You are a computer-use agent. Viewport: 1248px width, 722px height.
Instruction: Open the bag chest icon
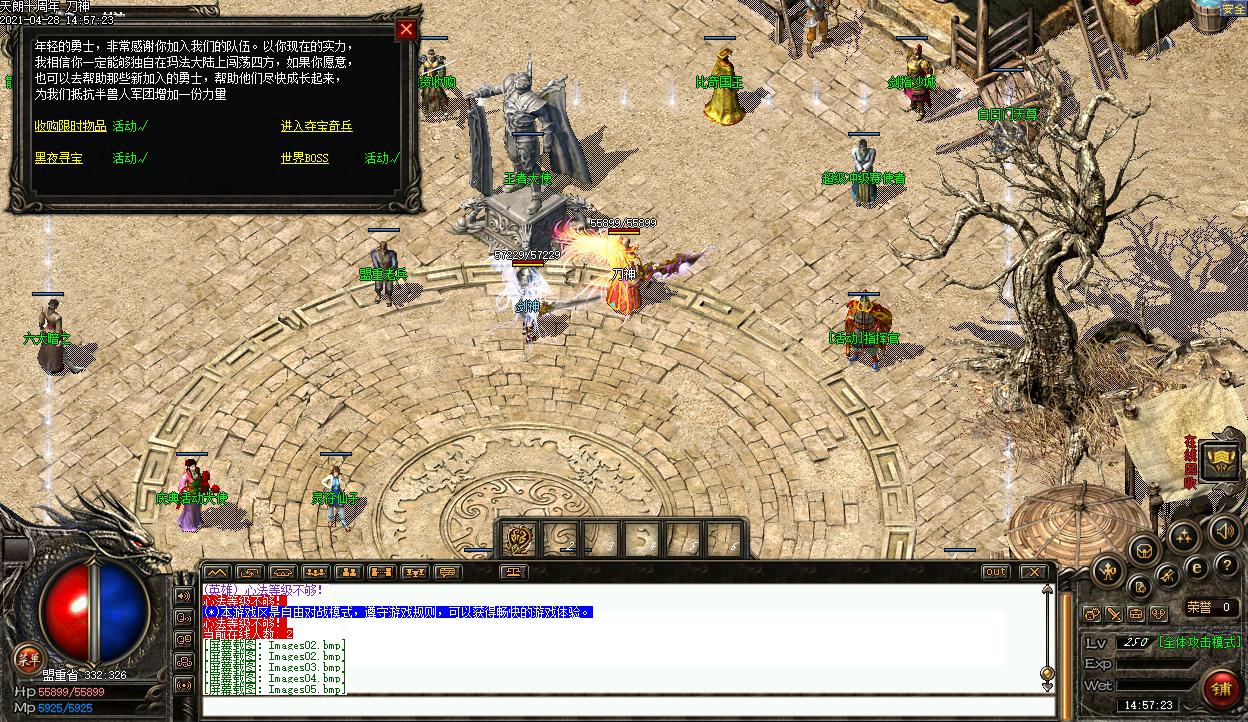[1144, 549]
